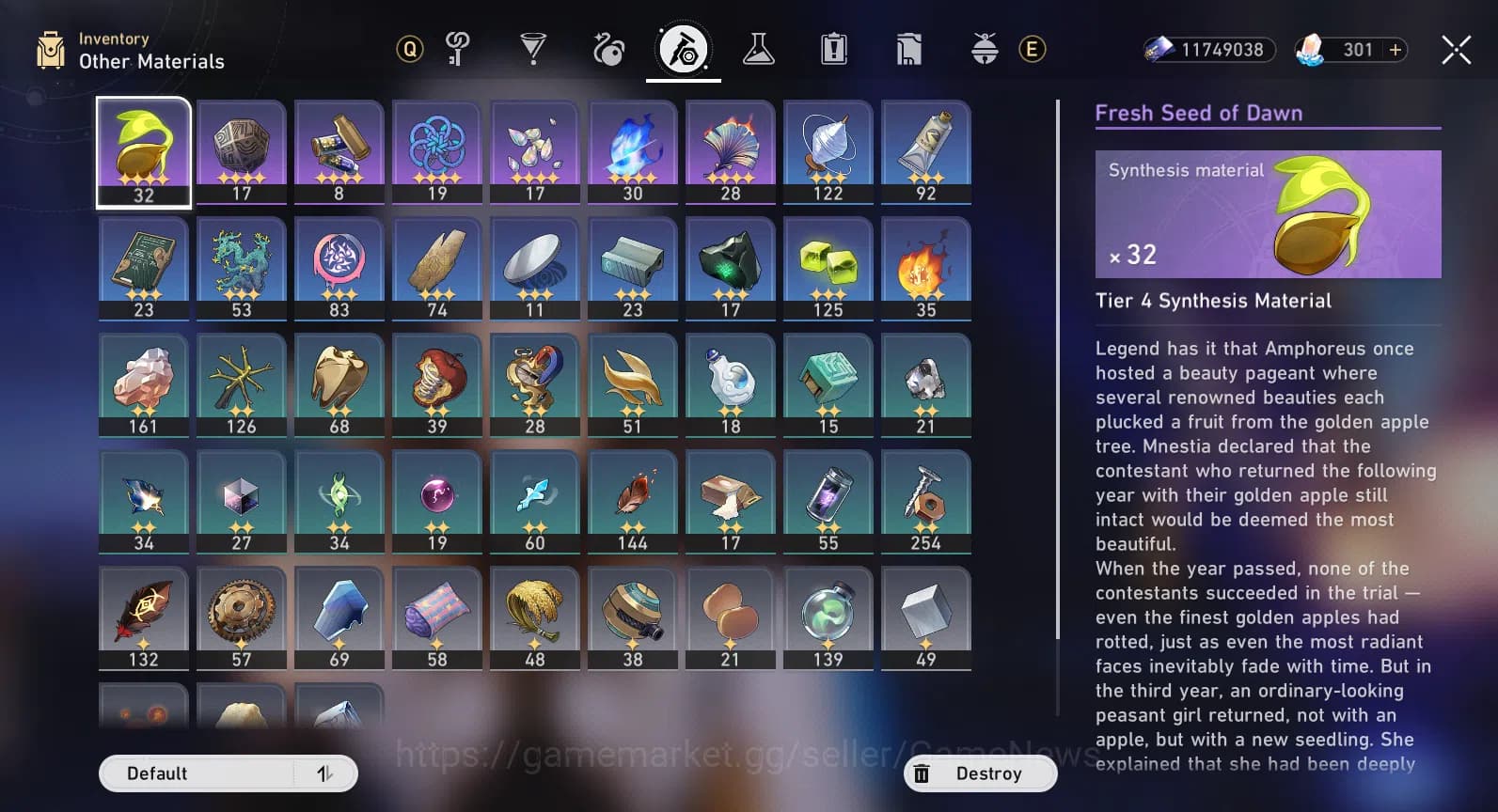
Task: Switch to the funnel-shaped tab
Action: 533,49
